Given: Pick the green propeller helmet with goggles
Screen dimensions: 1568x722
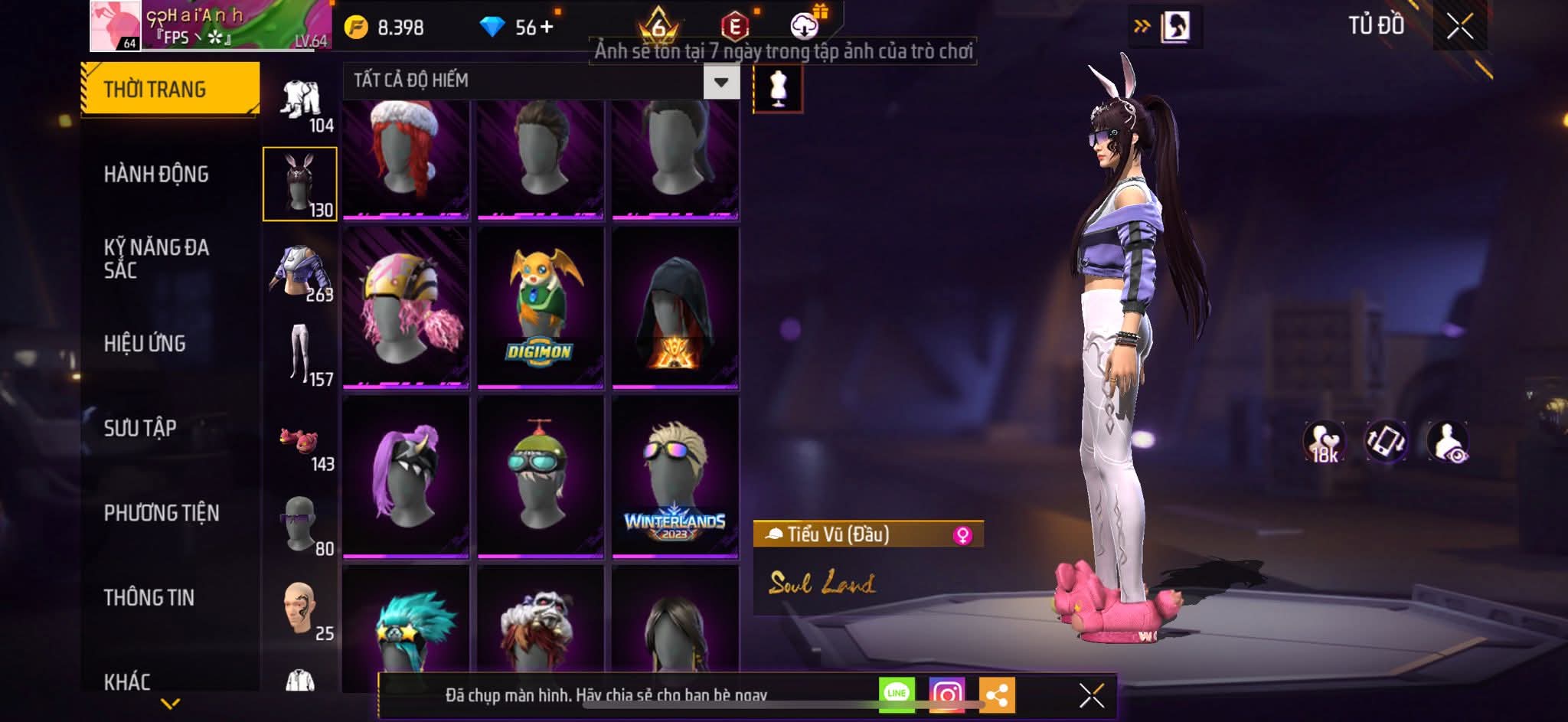Looking at the screenshot, I should [x=540, y=476].
